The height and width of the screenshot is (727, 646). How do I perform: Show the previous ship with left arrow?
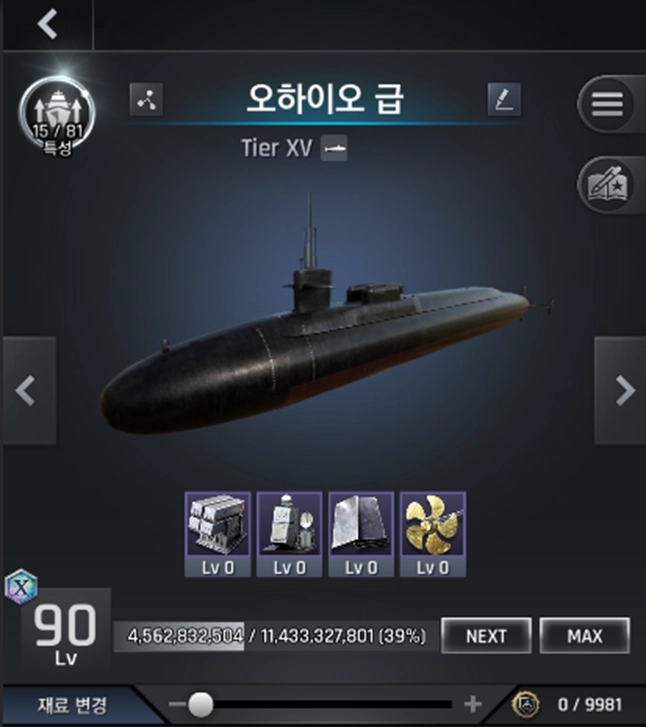[x=27, y=390]
